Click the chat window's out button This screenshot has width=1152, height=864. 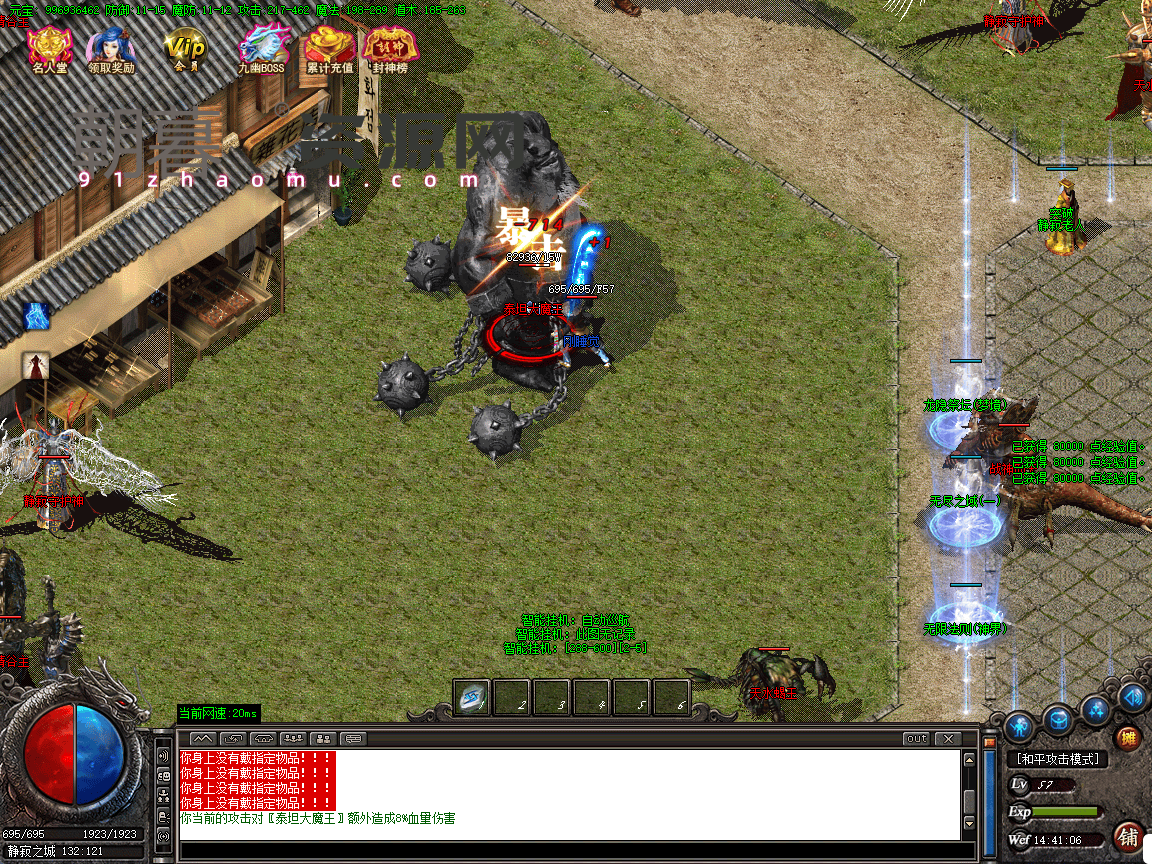[x=916, y=739]
